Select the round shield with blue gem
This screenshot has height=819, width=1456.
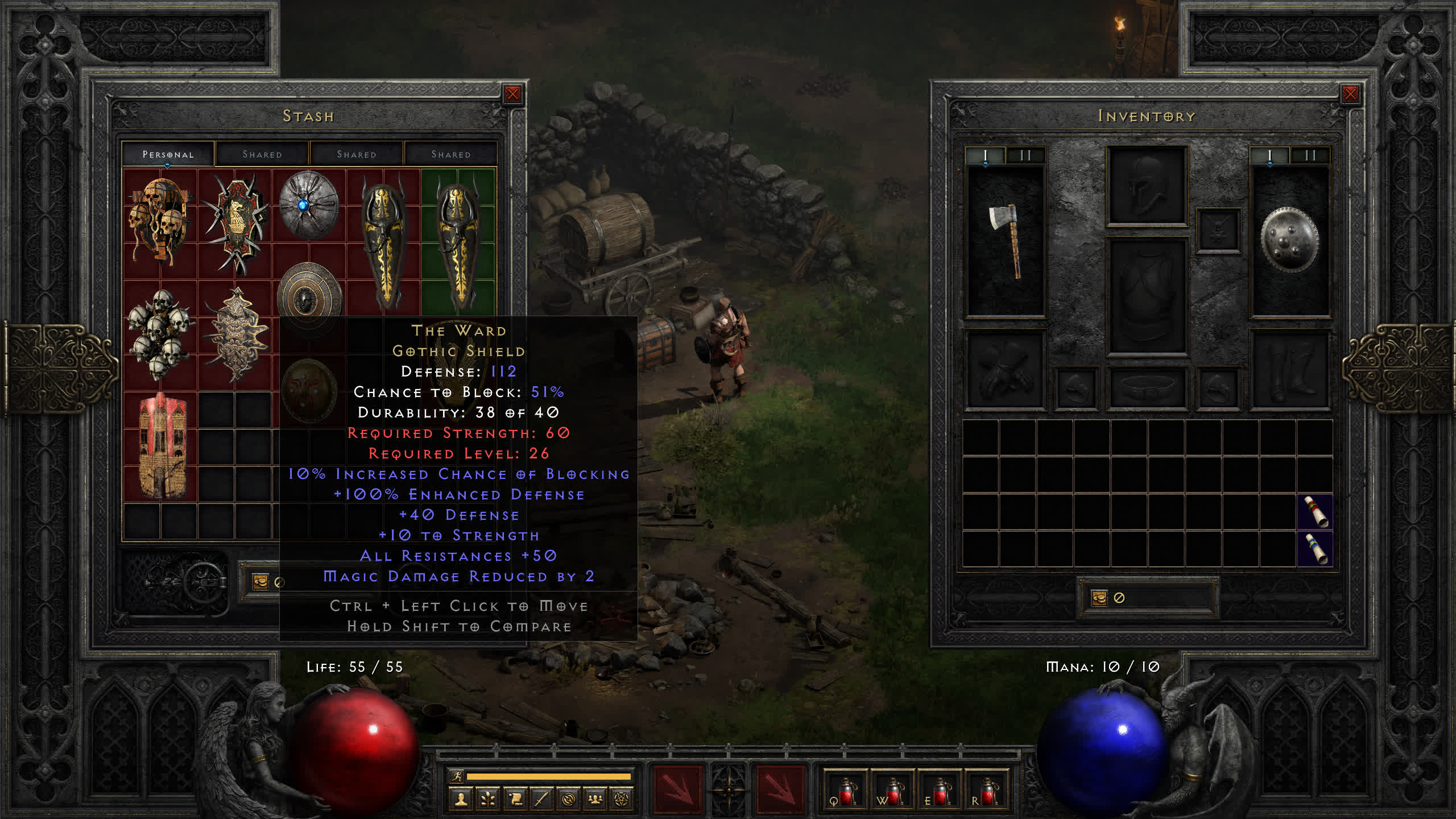308,205
